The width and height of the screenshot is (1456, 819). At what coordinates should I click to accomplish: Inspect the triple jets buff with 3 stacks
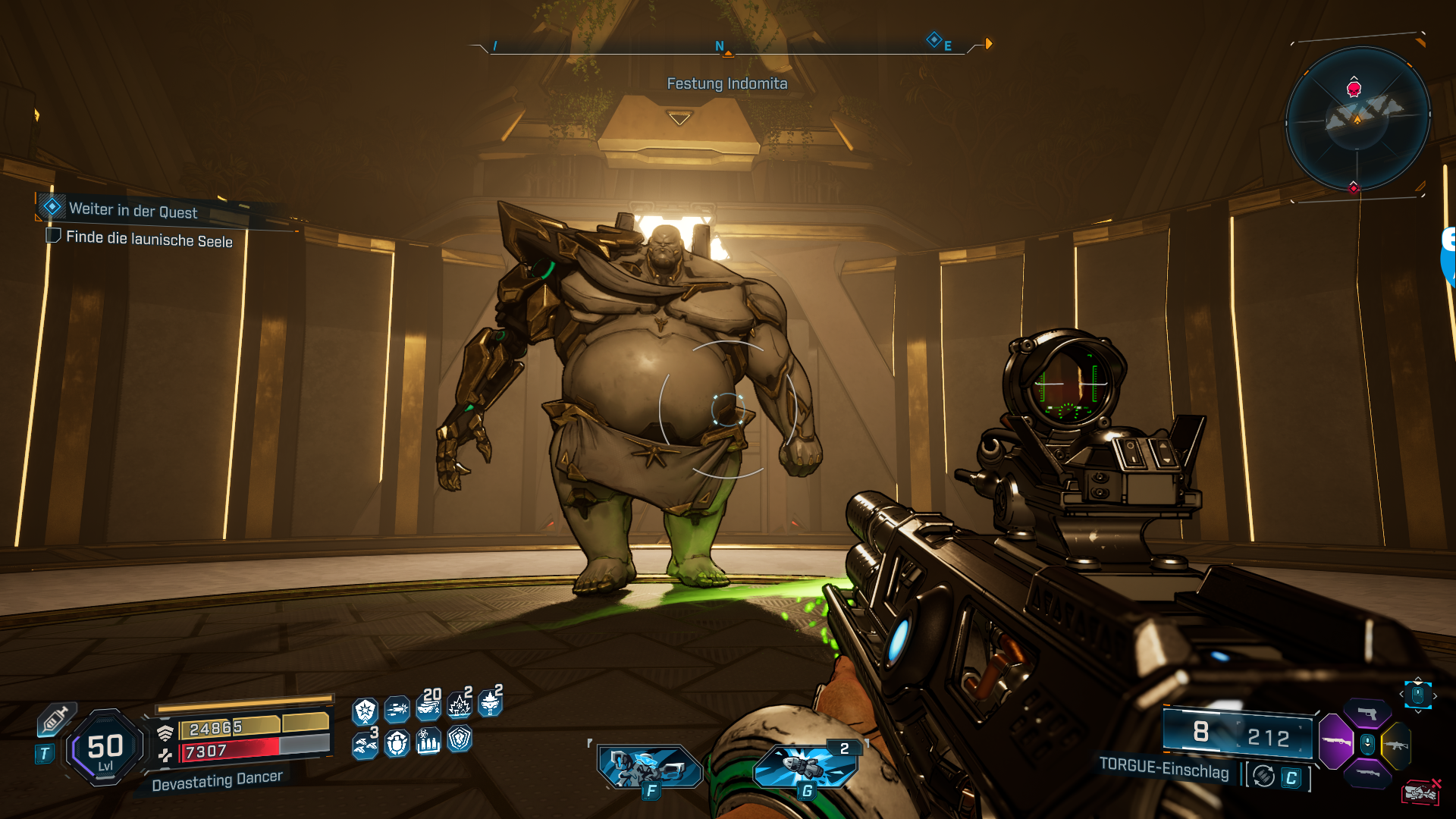(366, 745)
